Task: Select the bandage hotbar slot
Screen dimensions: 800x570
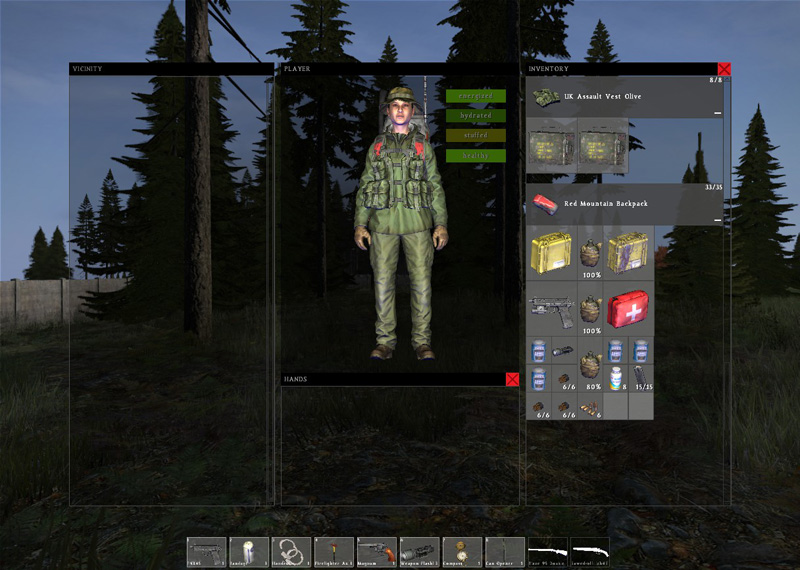Action: point(249,552)
